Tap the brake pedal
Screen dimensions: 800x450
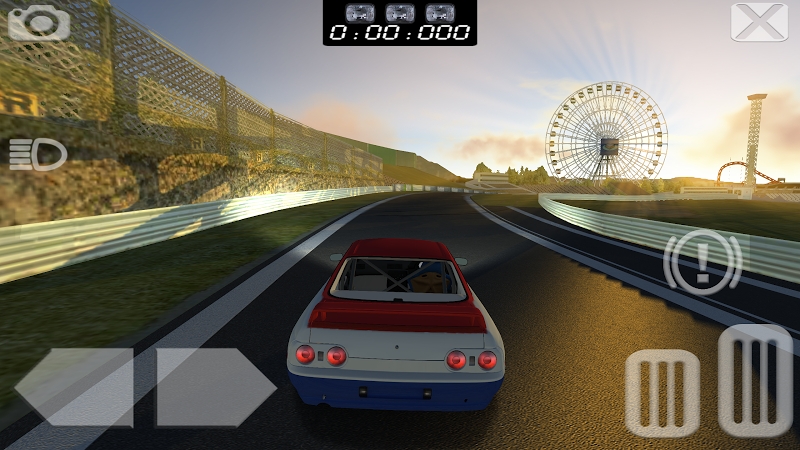pos(662,393)
